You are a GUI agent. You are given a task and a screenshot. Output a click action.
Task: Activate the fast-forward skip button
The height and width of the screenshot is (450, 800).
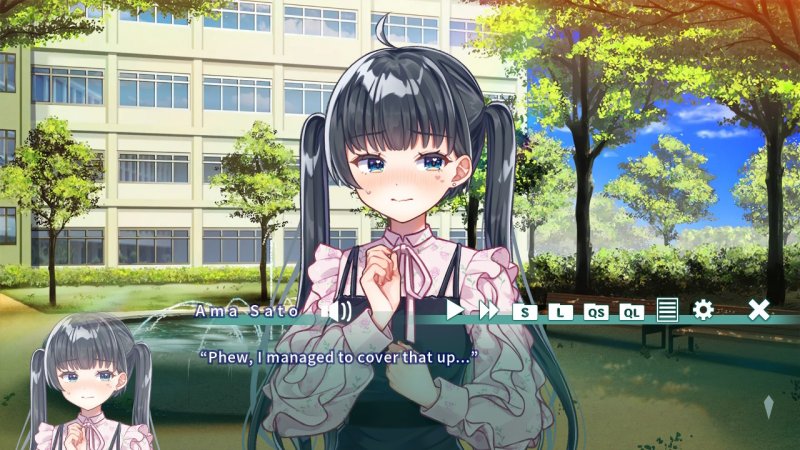point(488,310)
